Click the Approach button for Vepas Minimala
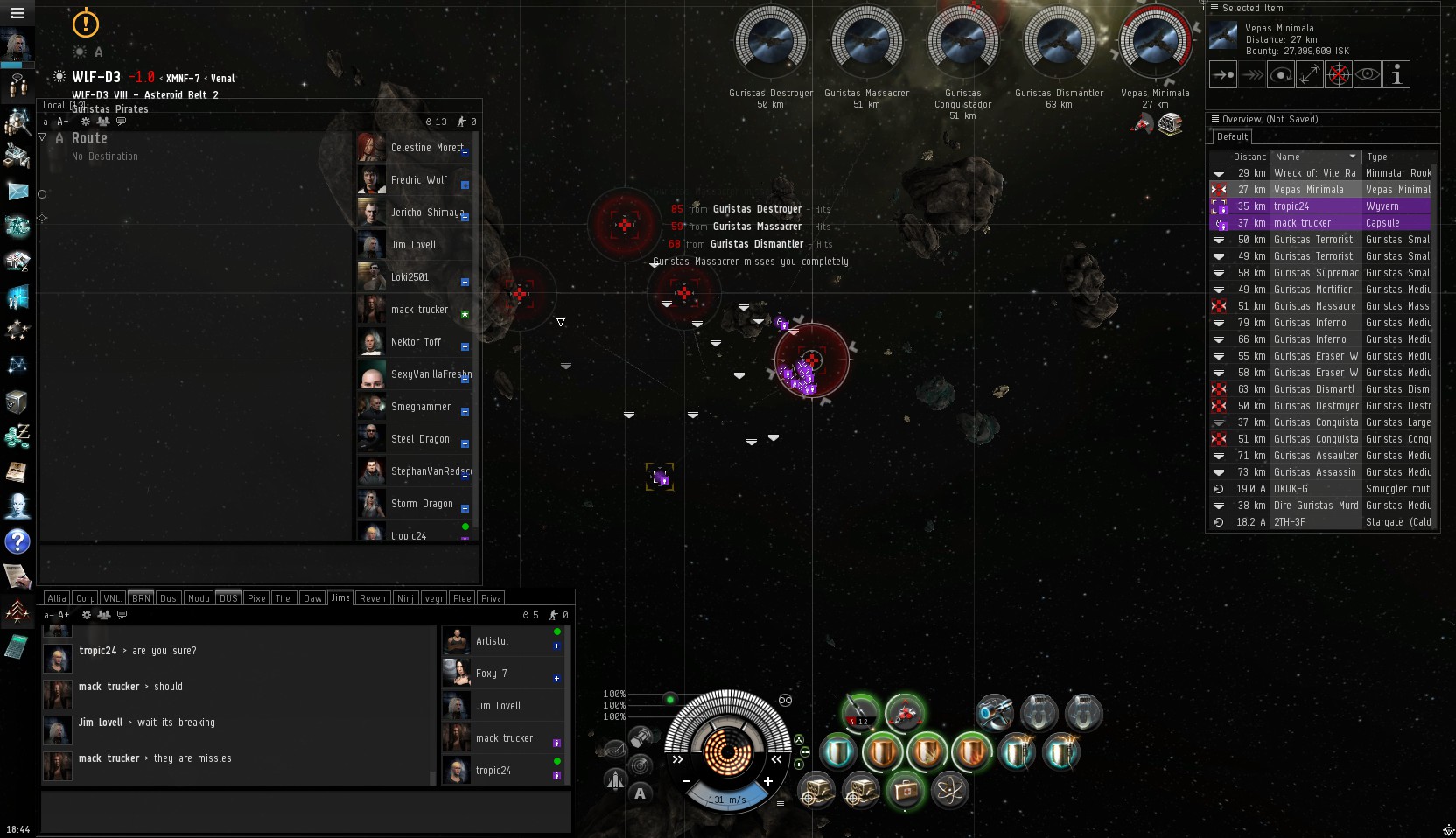 (x=1222, y=75)
